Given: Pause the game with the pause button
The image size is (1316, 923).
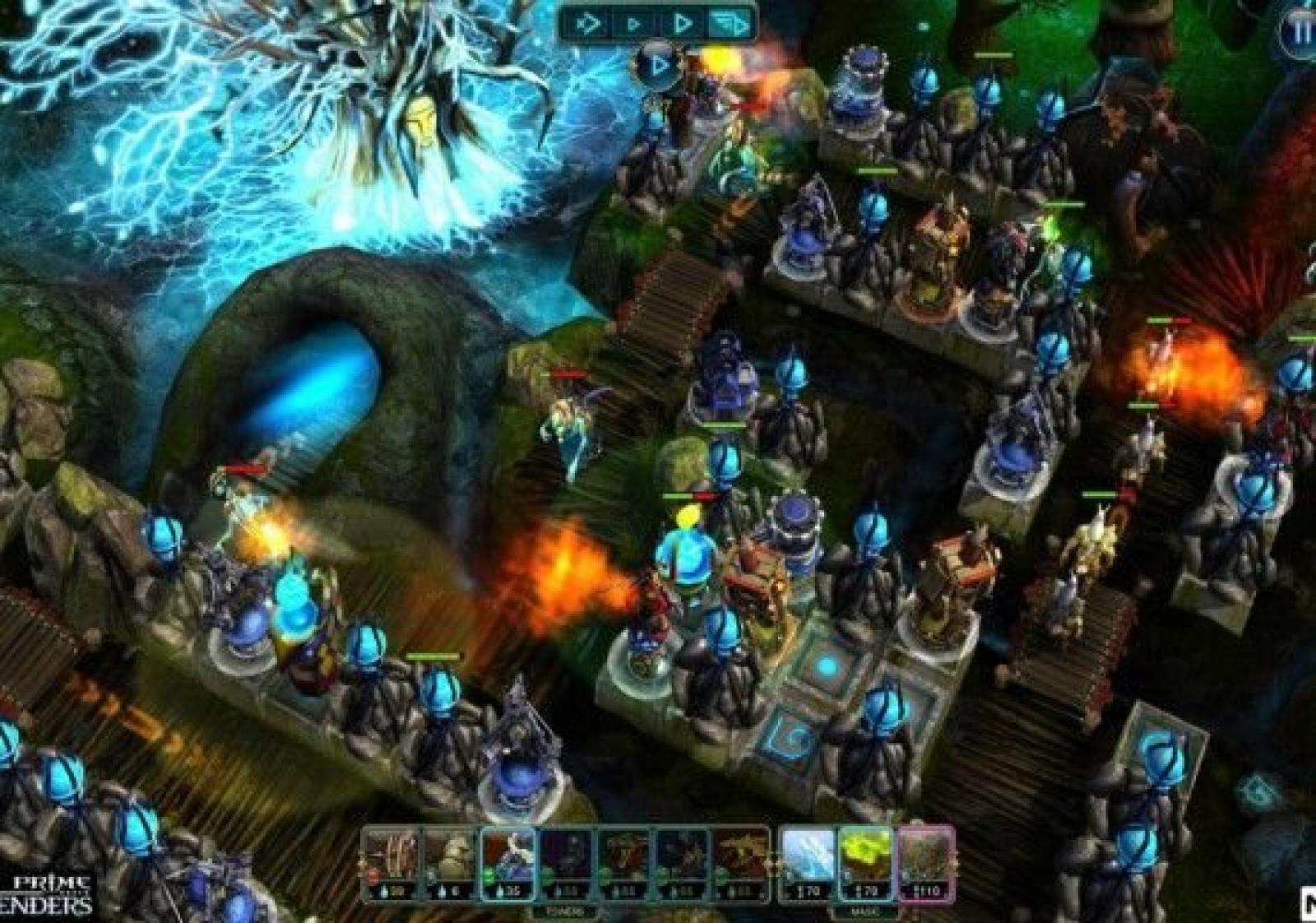Looking at the screenshot, I should [1298, 33].
